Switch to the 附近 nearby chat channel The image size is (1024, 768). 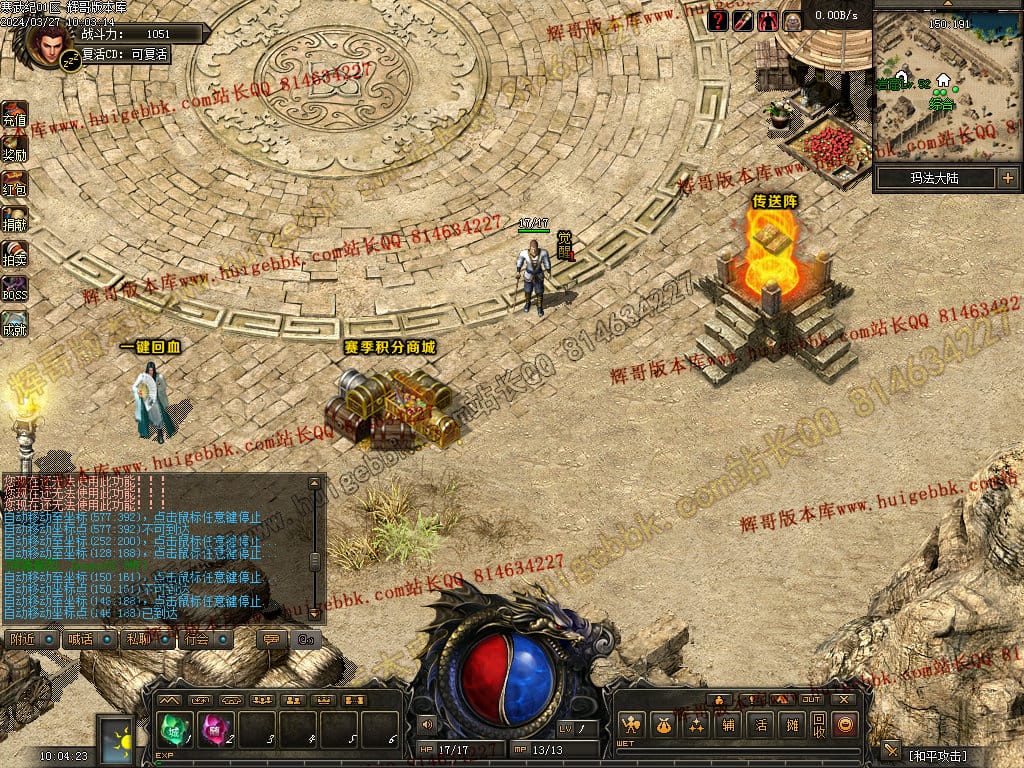[x=30, y=639]
